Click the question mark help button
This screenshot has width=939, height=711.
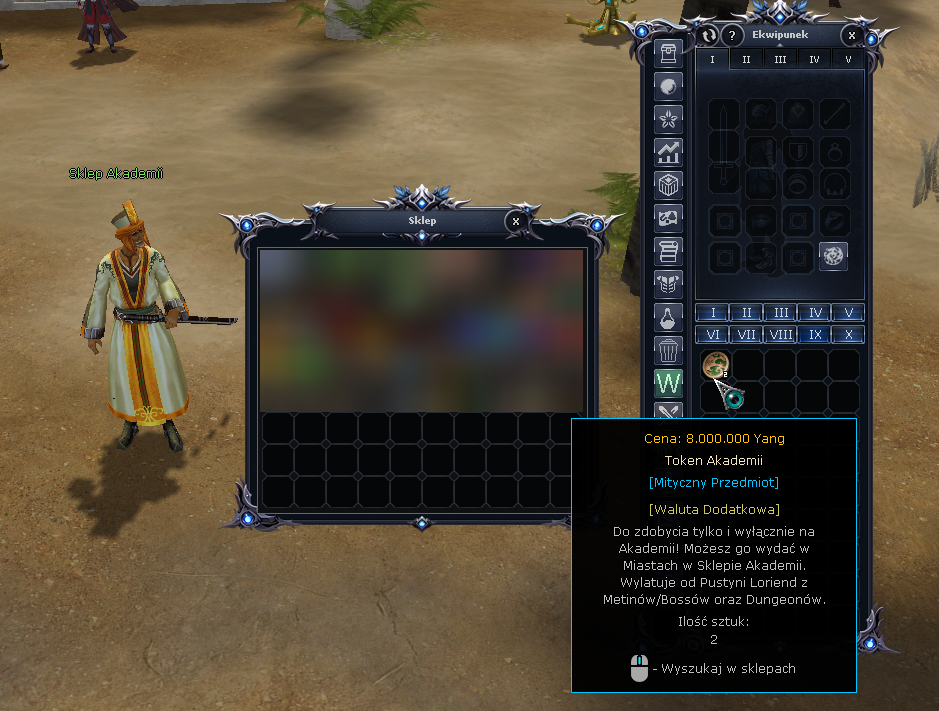pyautogui.click(x=733, y=36)
